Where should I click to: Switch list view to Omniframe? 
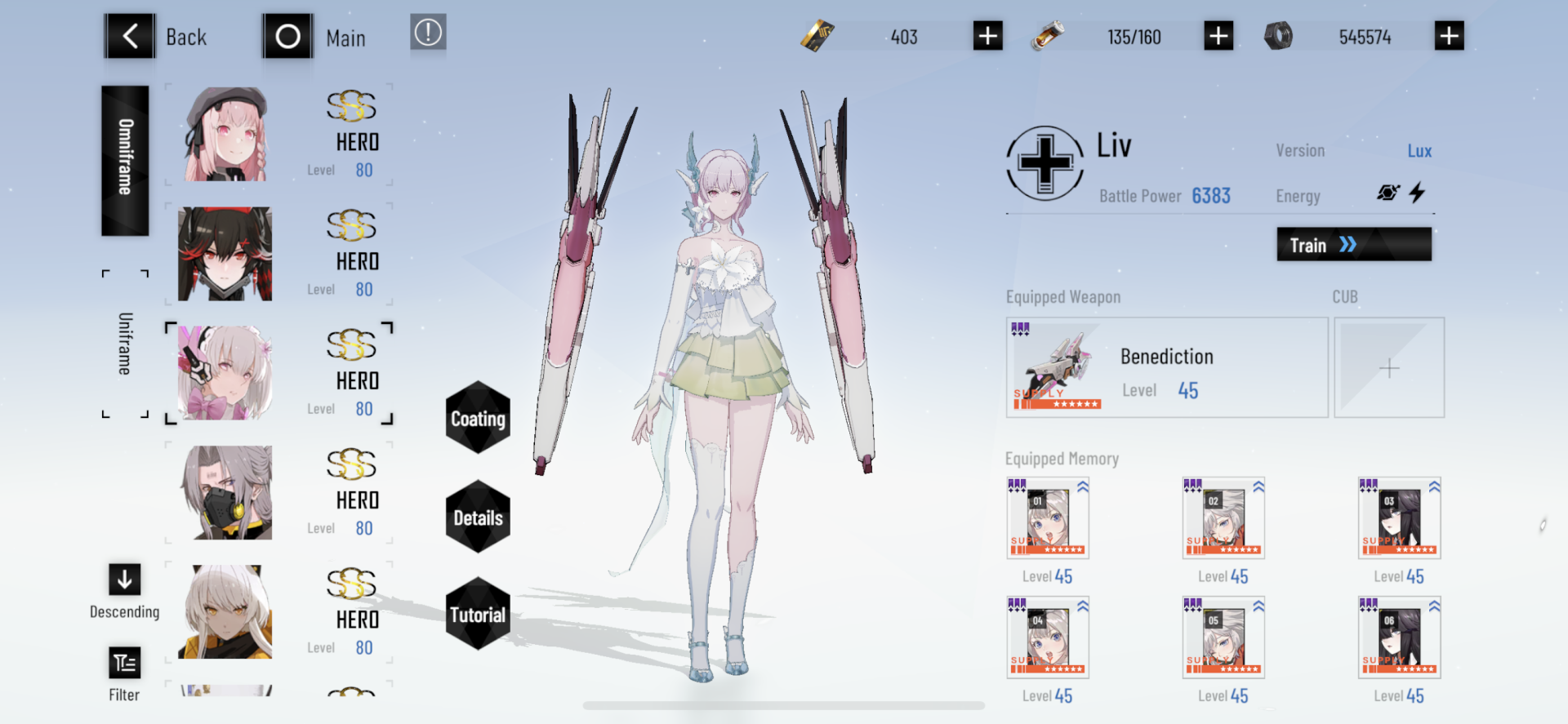tap(124, 159)
